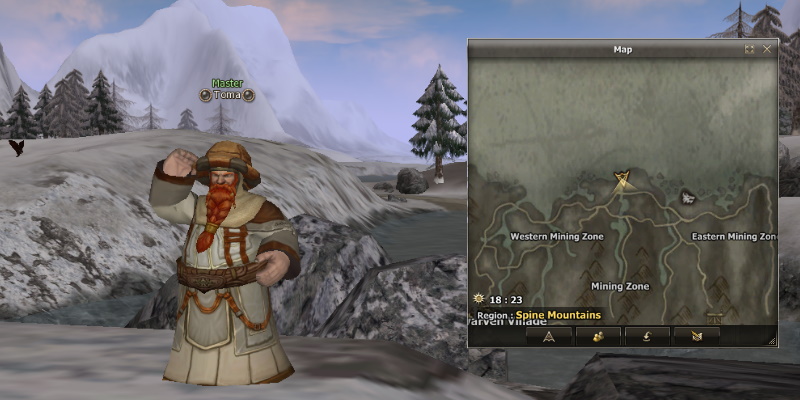Click the player arrow marker on map
Viewport: 800px width, 400px height.
[622, 180]
